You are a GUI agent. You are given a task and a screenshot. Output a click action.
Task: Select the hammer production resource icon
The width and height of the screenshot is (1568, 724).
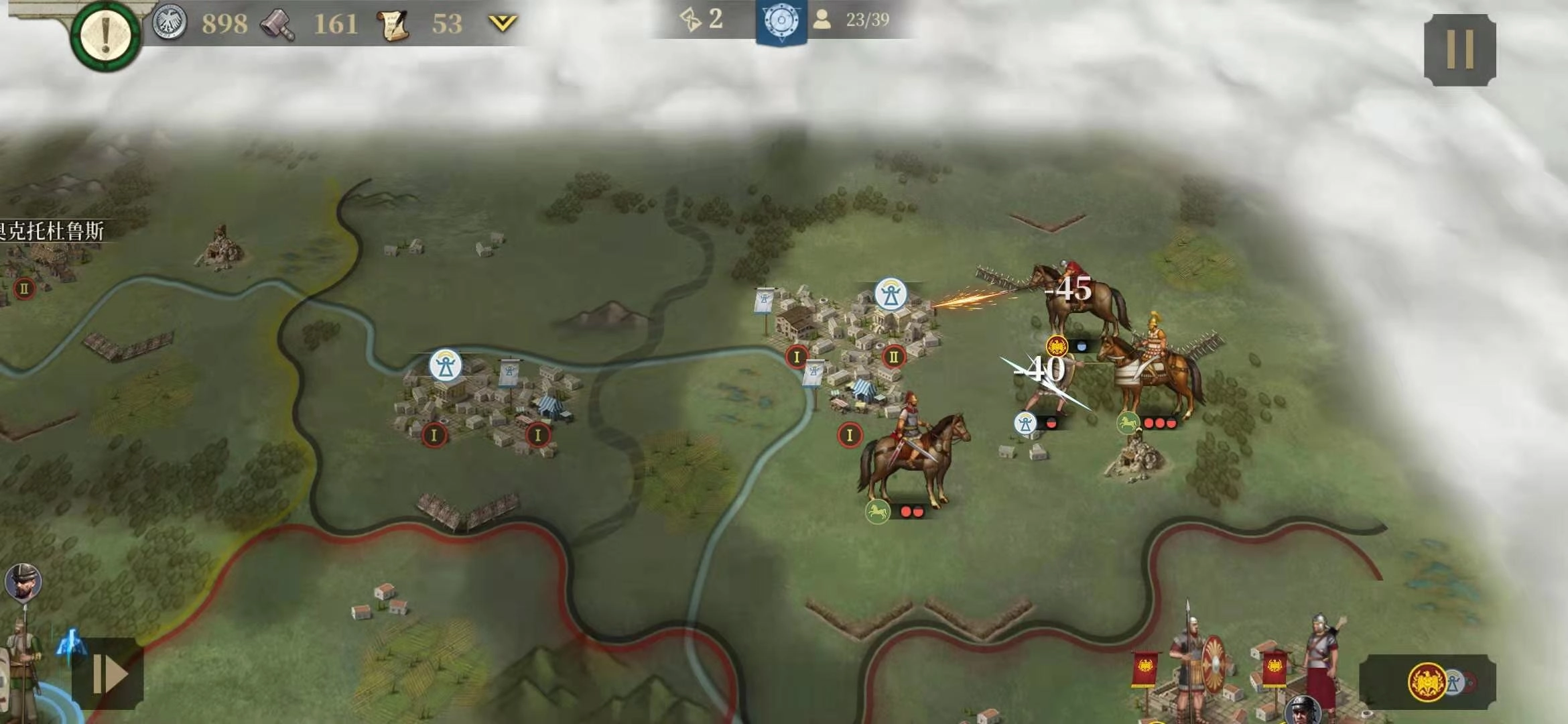click(x=277, y=25)
